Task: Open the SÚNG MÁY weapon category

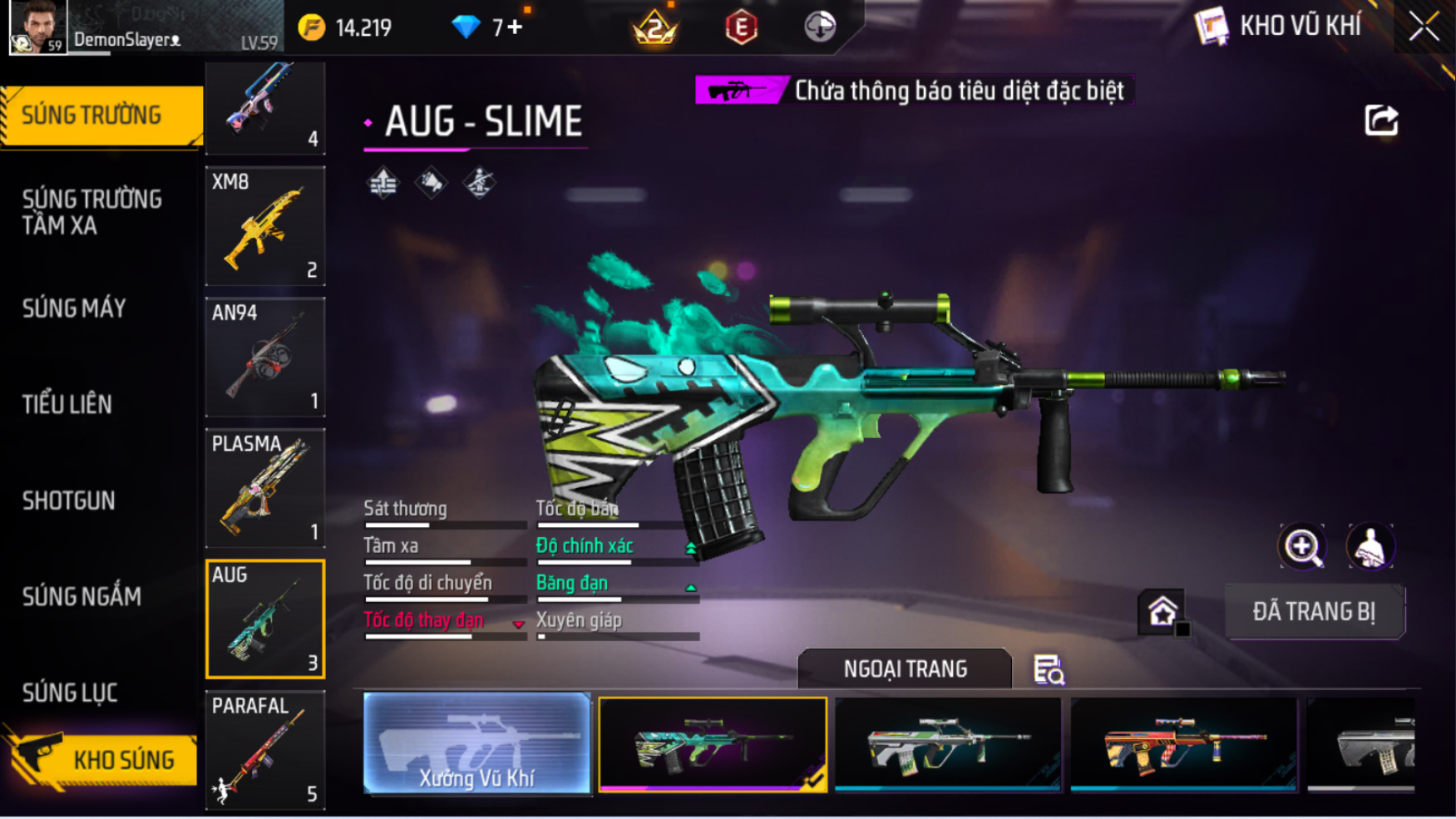Action: coord(75,308)
